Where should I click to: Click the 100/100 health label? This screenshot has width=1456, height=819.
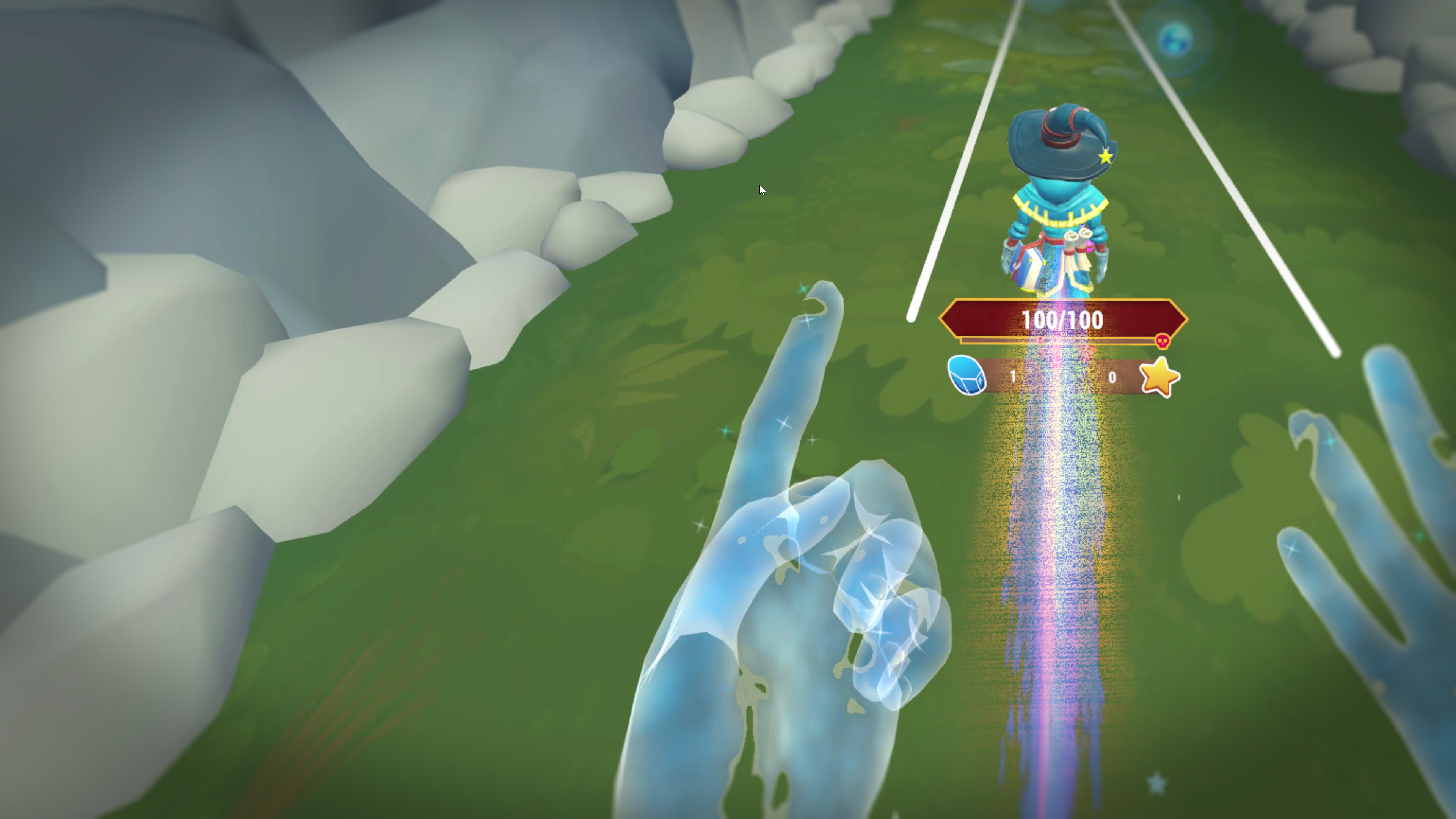tap(1062, 319)
